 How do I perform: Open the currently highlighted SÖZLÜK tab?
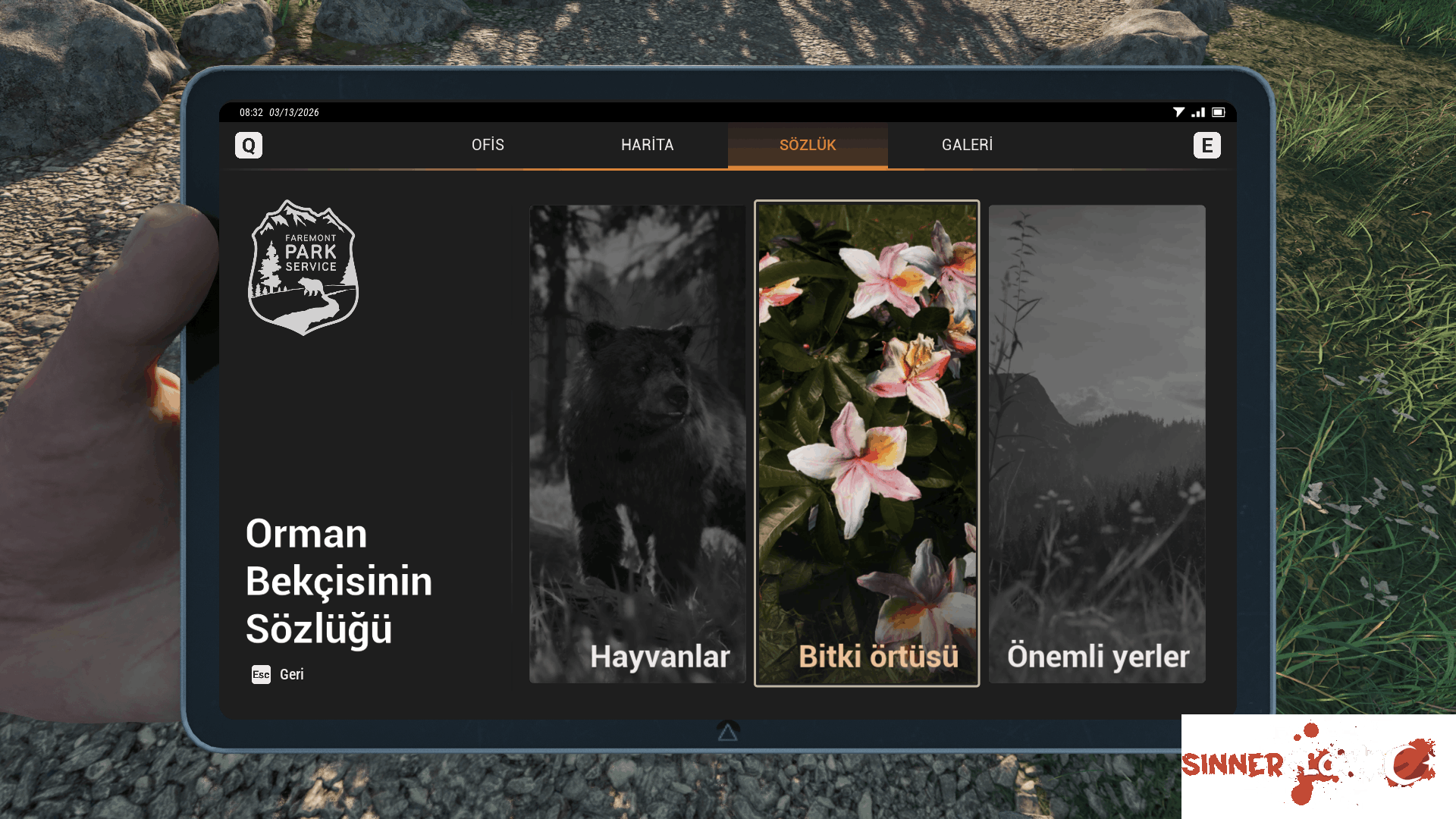point(808,145)
